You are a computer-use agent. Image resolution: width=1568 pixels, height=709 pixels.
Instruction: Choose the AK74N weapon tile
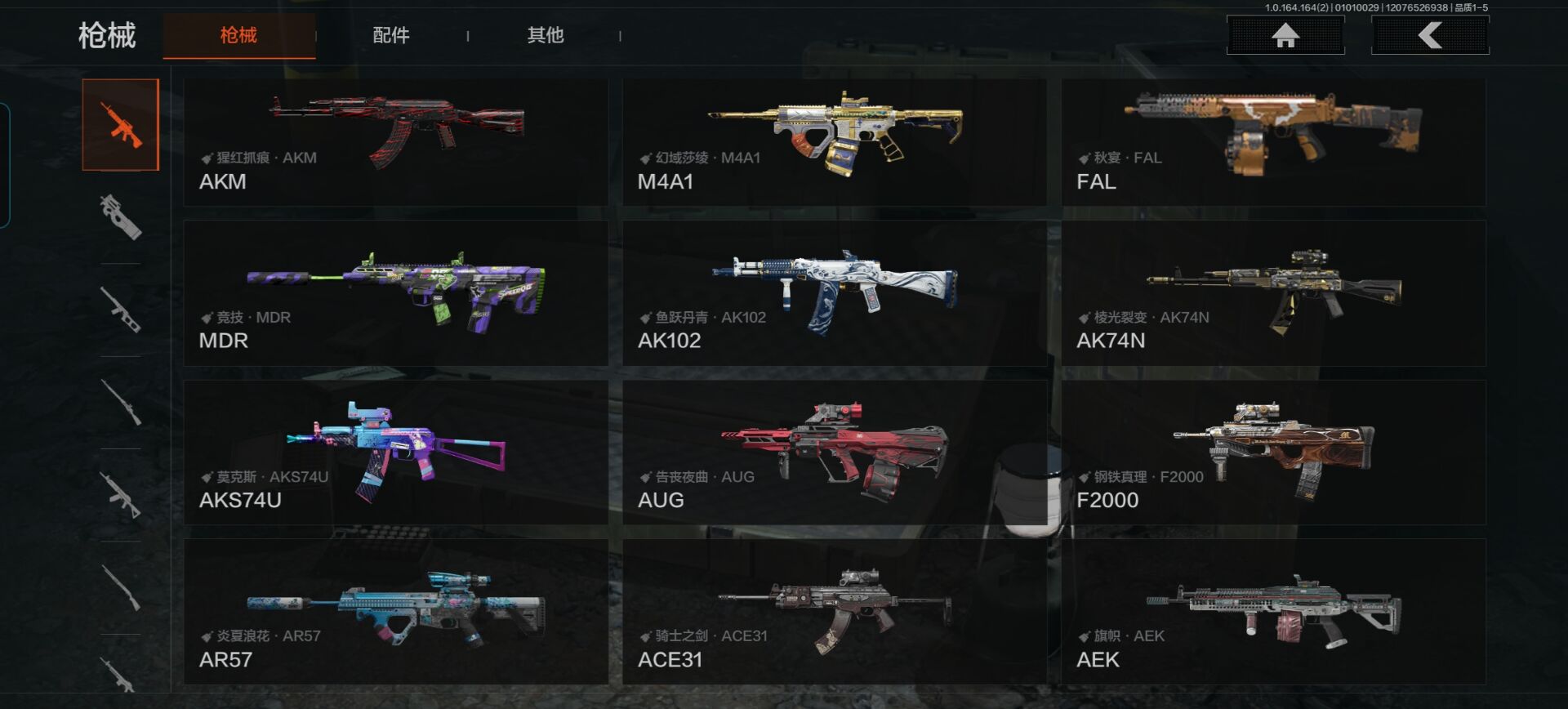point(1273,292)
